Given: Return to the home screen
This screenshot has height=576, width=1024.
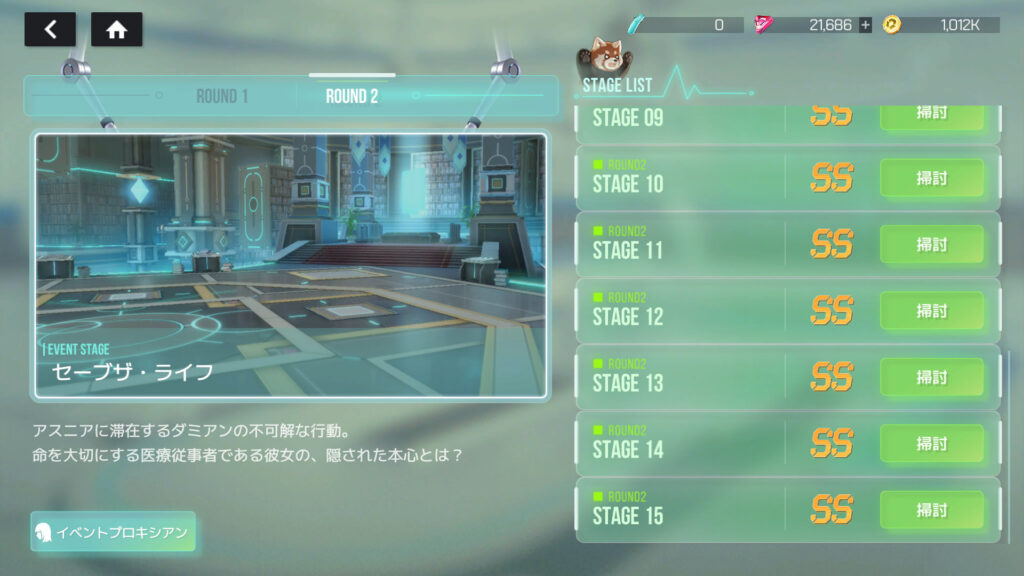Looking at the screenshot, I should [x=117, y=30].
